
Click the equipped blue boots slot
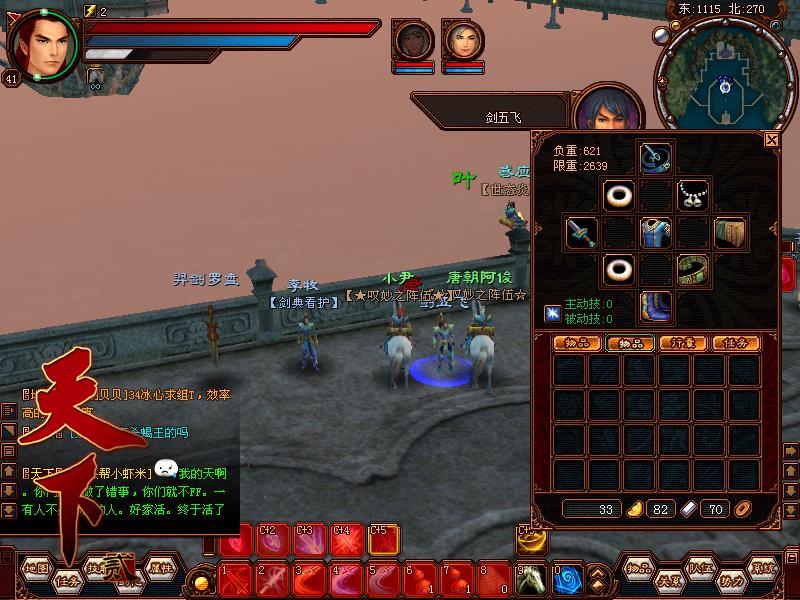click(655, 306)
